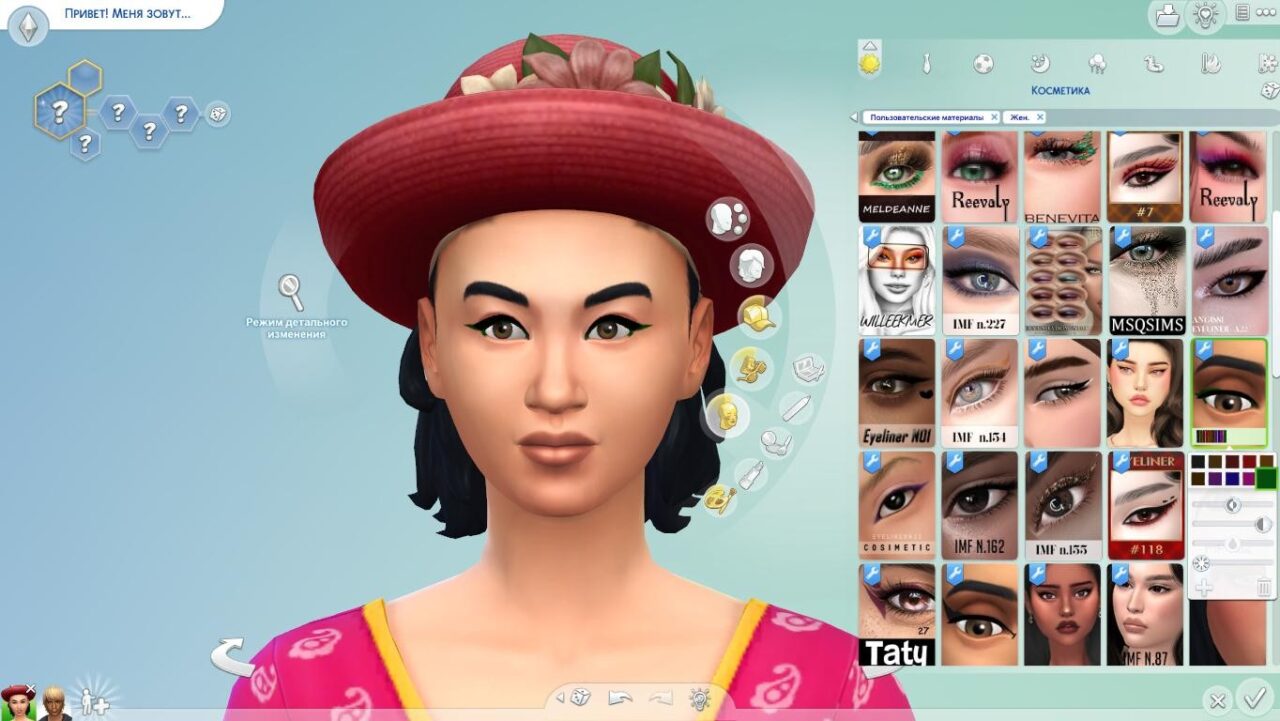Screen dimensions: 1280x721
Task: Switch to the Formal necktie outfit category
Action: (x=927, y=64)
